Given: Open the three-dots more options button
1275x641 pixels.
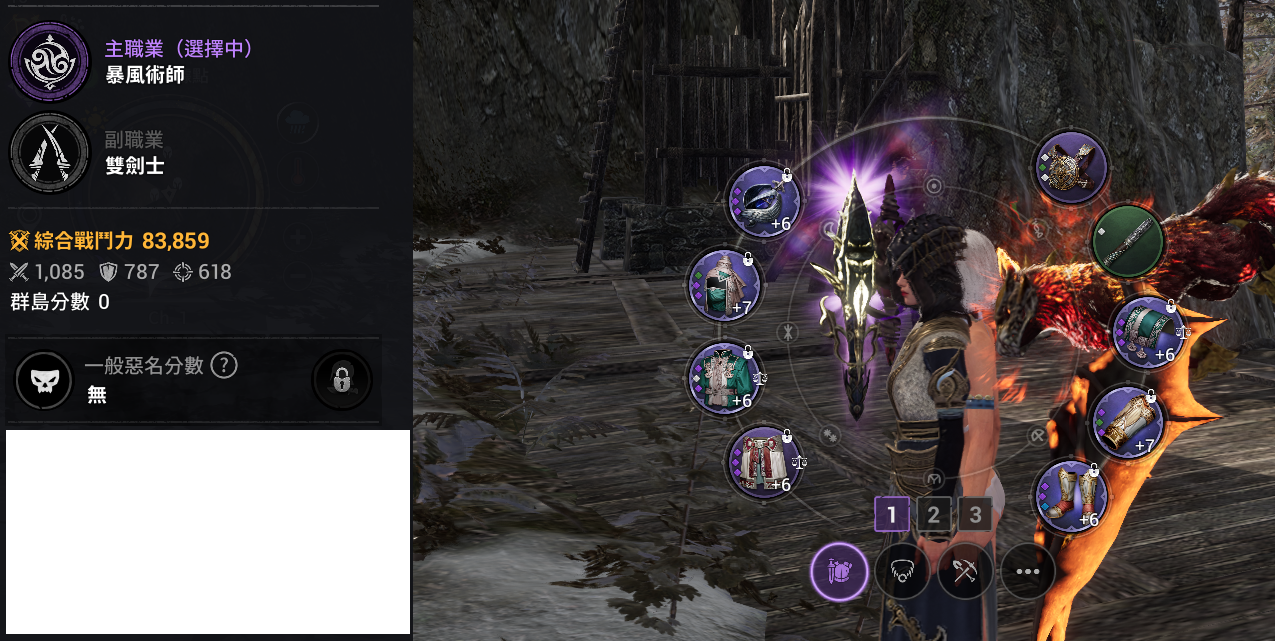Looking at the screenshot, I should [x=1028, y=572].
